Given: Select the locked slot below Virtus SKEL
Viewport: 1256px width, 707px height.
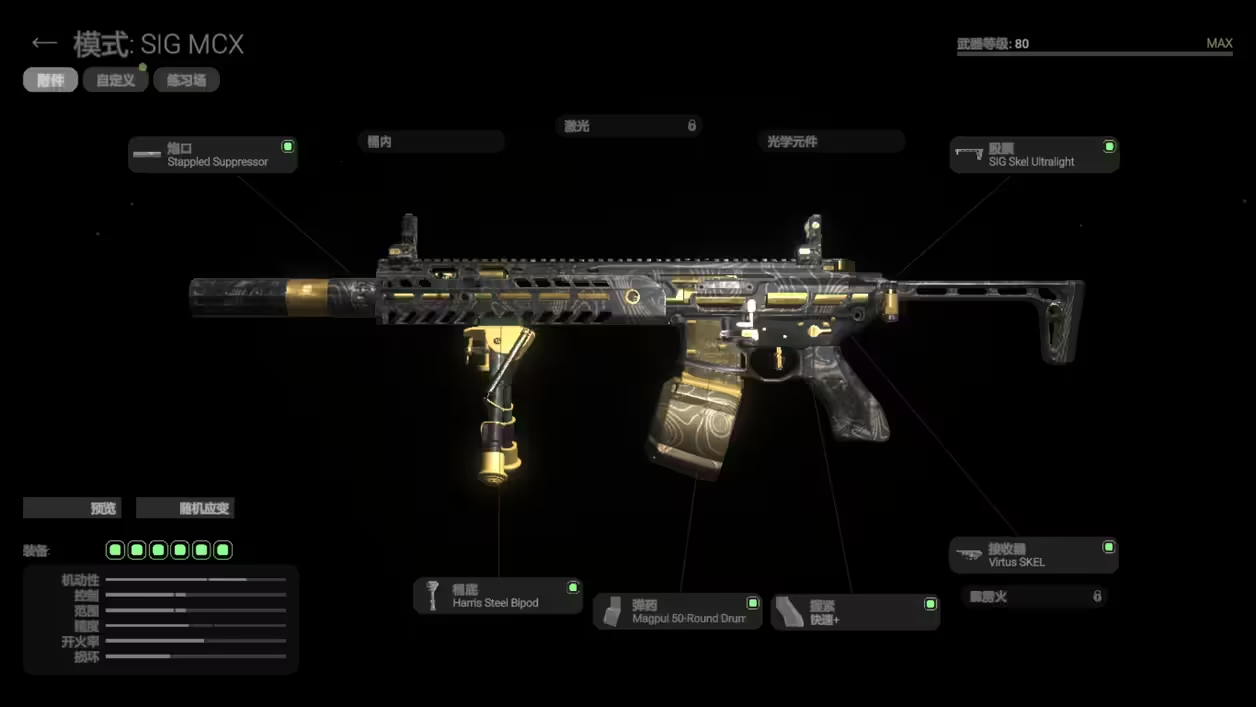Looking at the screenshot, I should [1035, 597].
